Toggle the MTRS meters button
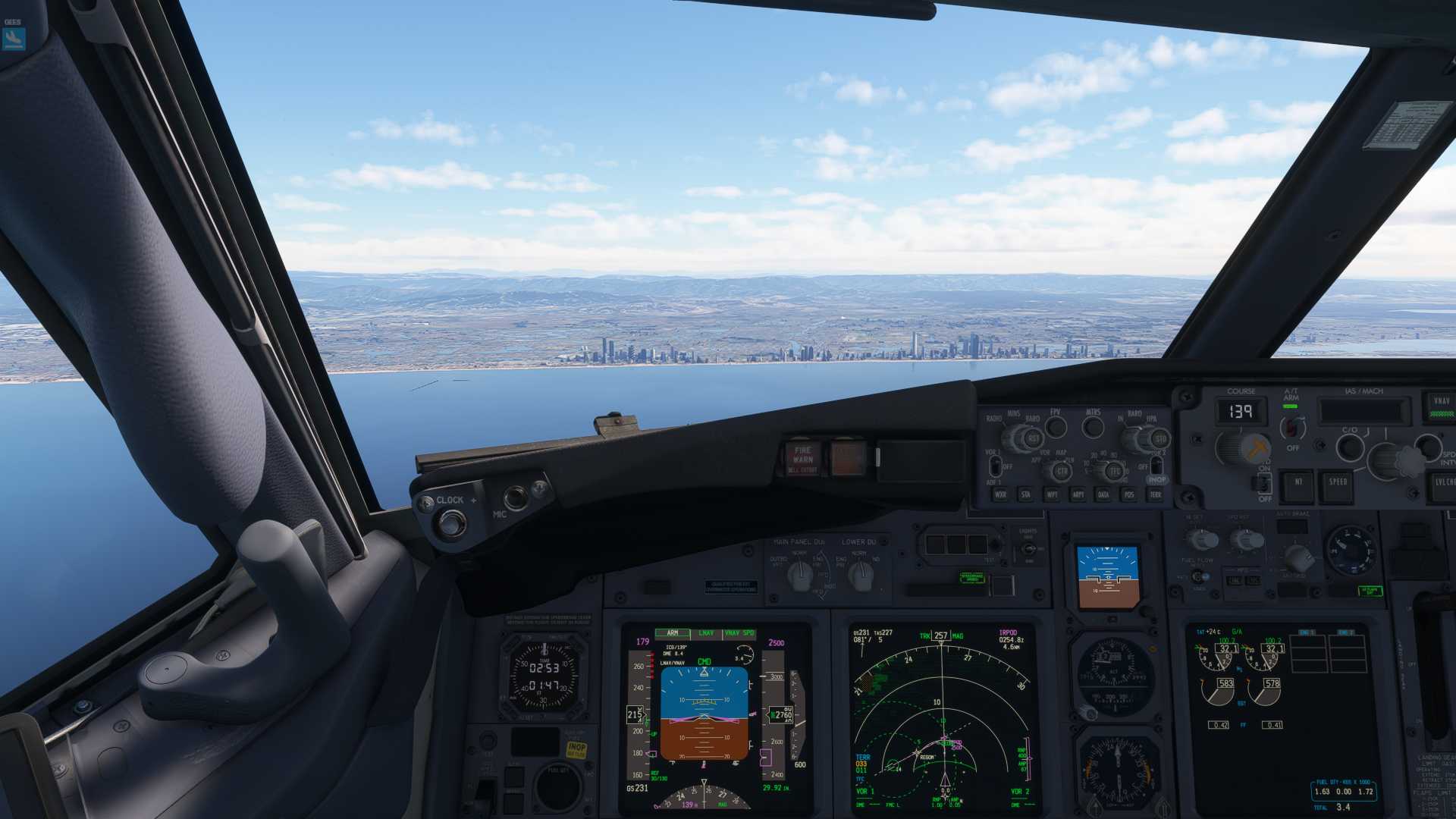The width and height of the screenshot is (1456, 819). [1093, 427]
